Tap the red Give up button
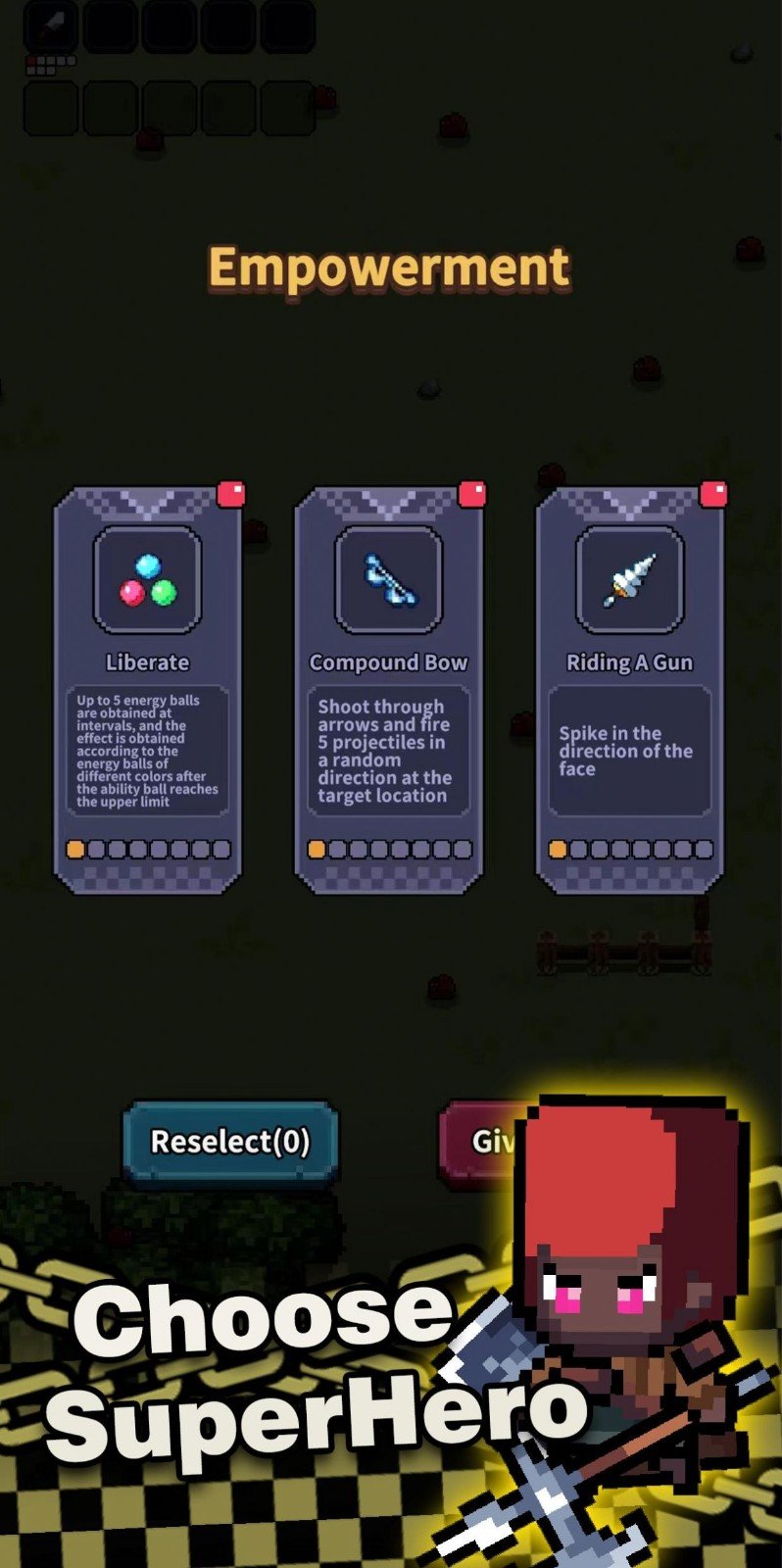This screenshot has height=1568, width=782. tap(482, 1142)
